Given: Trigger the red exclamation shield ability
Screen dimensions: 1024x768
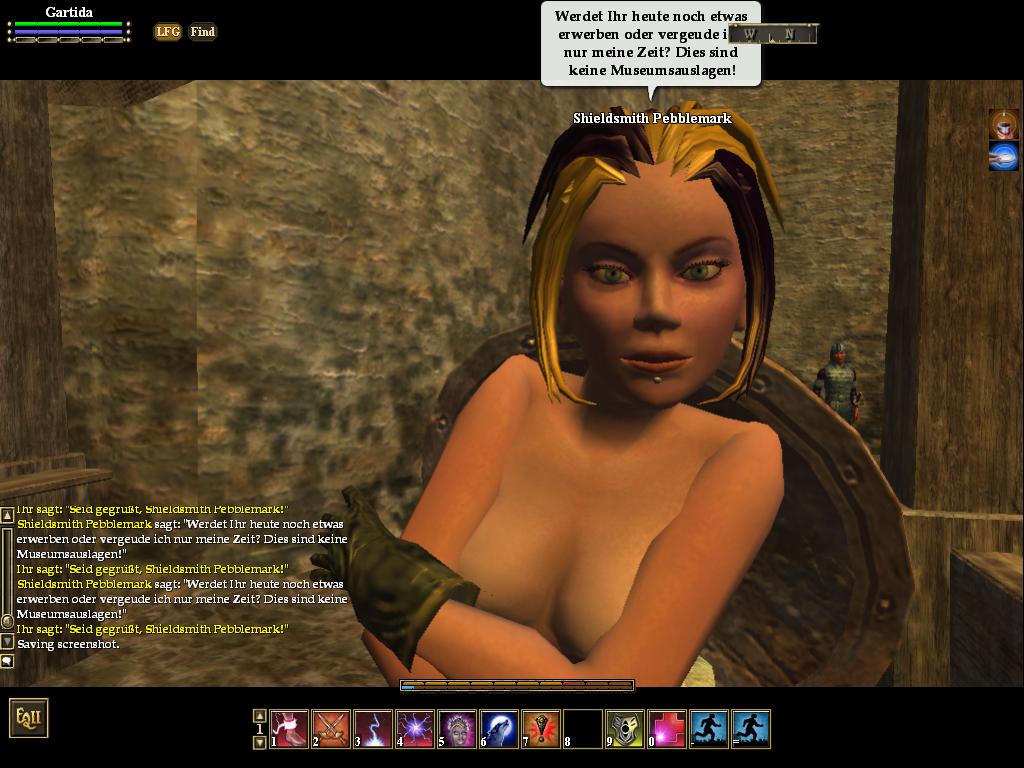Looking at the screenshot, I should 541,729.
